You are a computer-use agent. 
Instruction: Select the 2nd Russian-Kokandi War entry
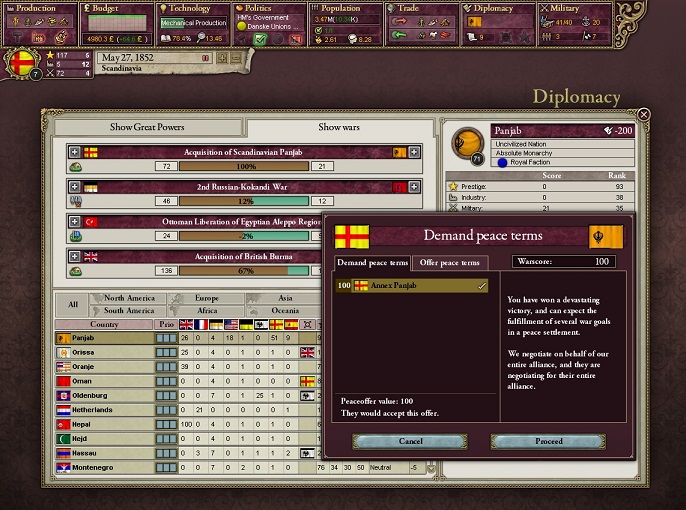(x=244, y=187)
